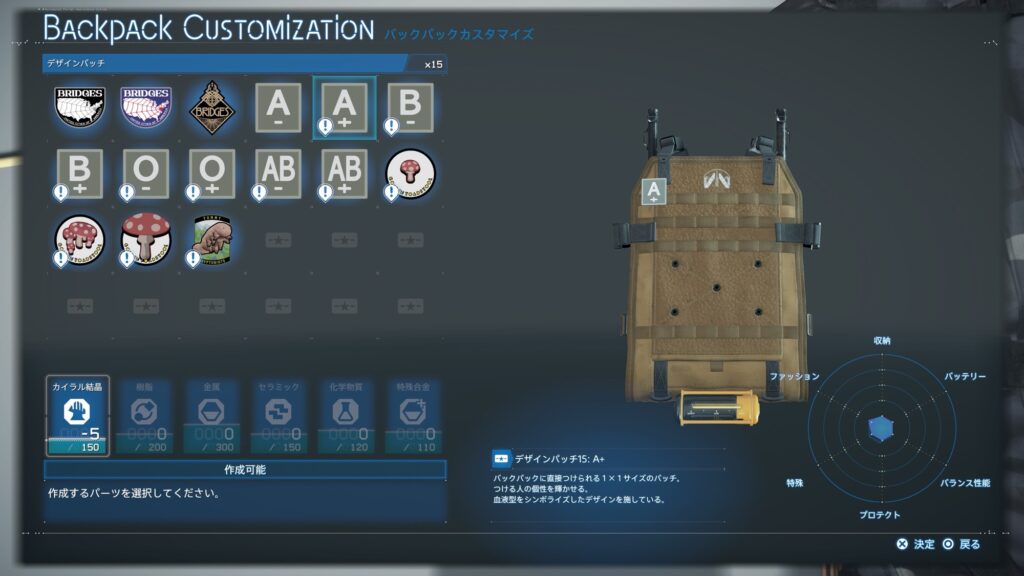Choose the mushroom cluster toadstool patch
The width and height of the screenshot is (1024, 576).
coord(79,240)
